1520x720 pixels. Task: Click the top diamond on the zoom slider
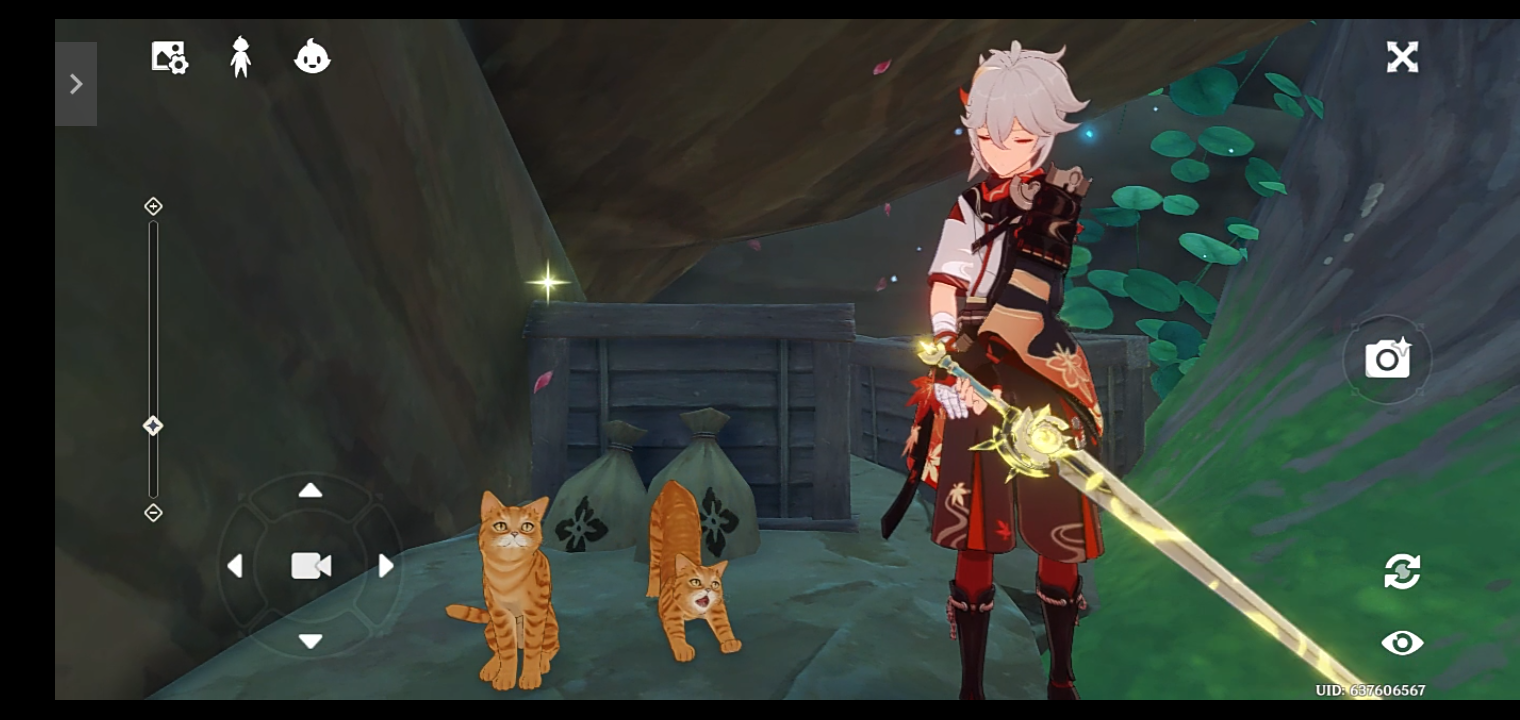[x=152, y=206]
